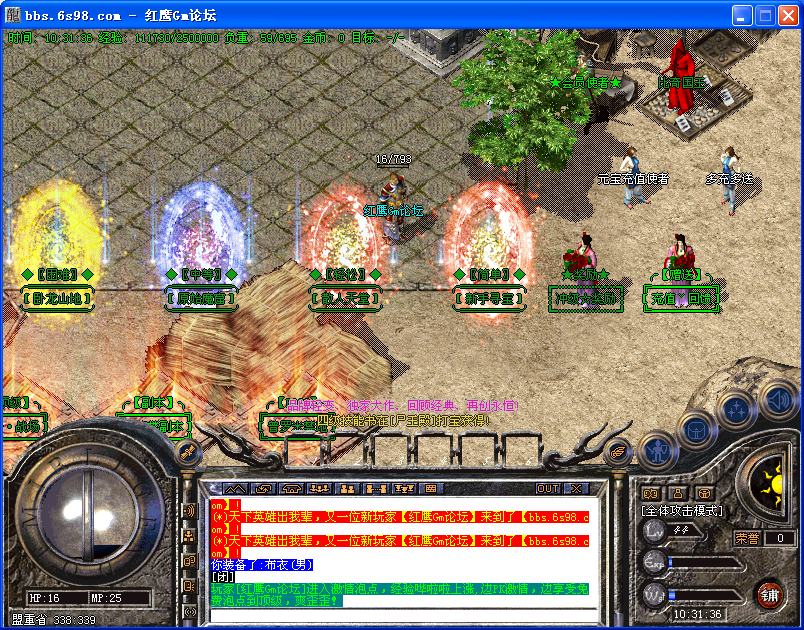The height and width of the screenshot is (630, 804).
Task: Close the chat panel with X
Action: [576, 489]
